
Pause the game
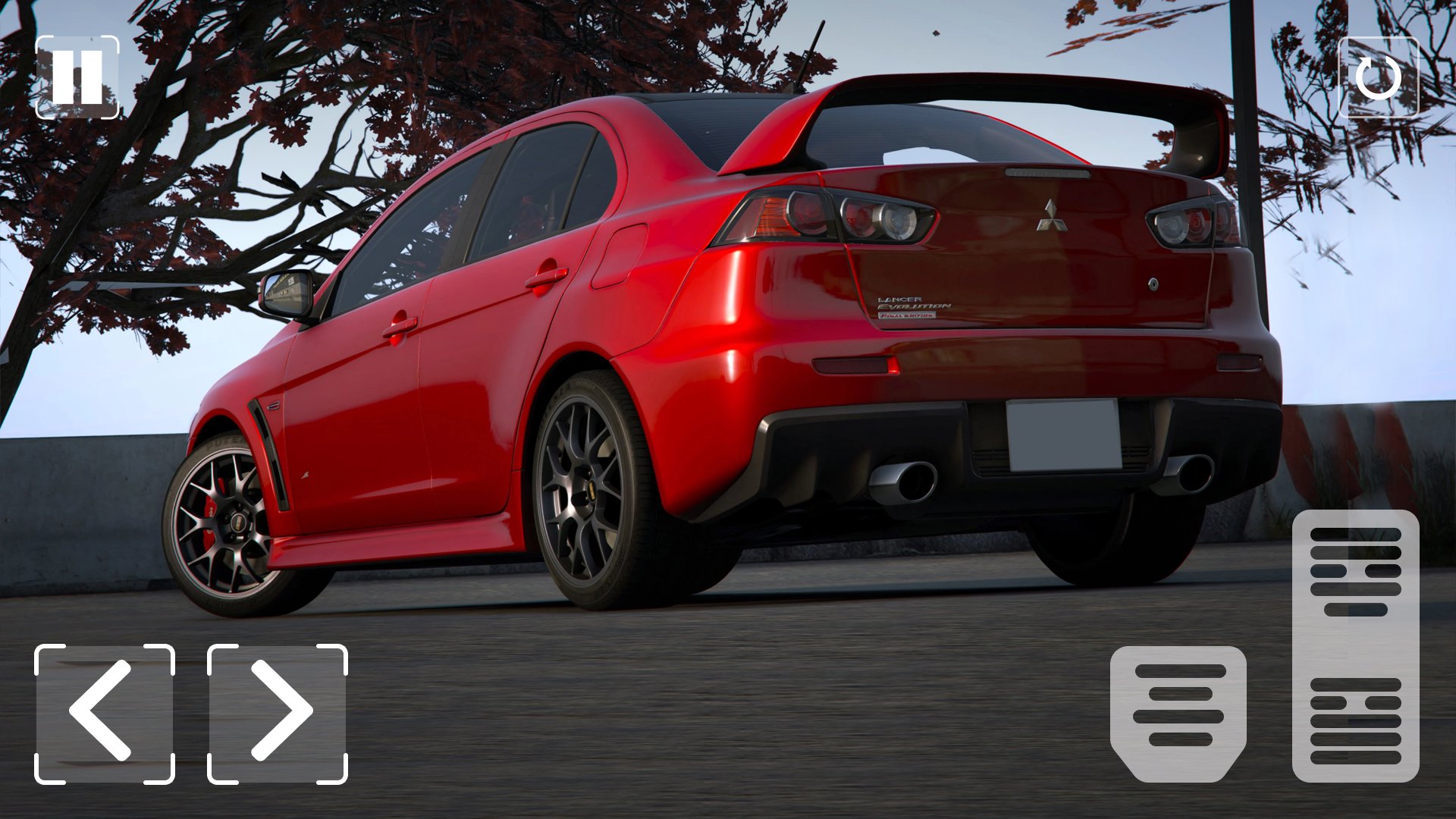[77, 77]
